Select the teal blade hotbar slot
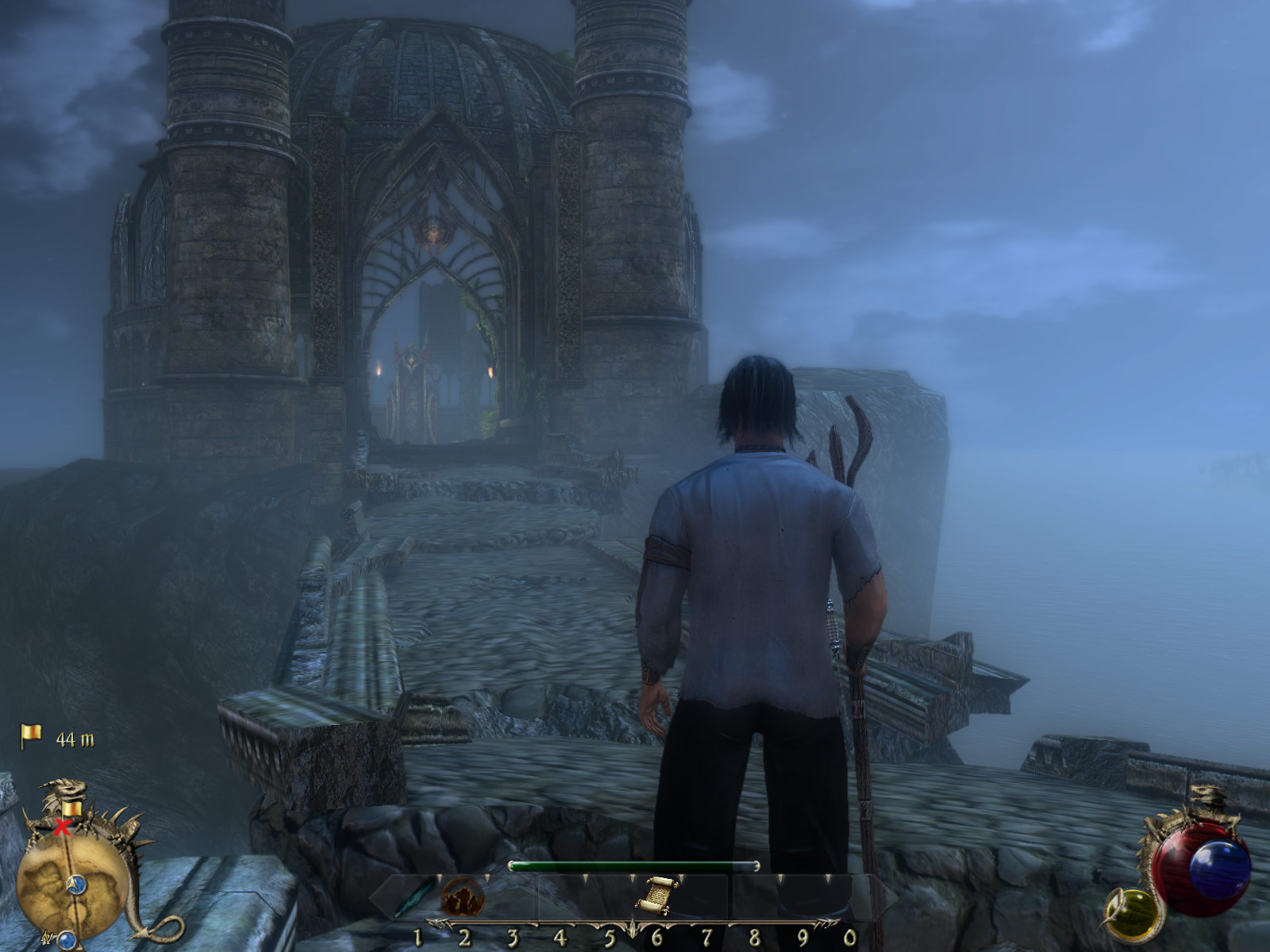Image resolution: width=1270 pixels, height=952 pixels. click(413, 898)
